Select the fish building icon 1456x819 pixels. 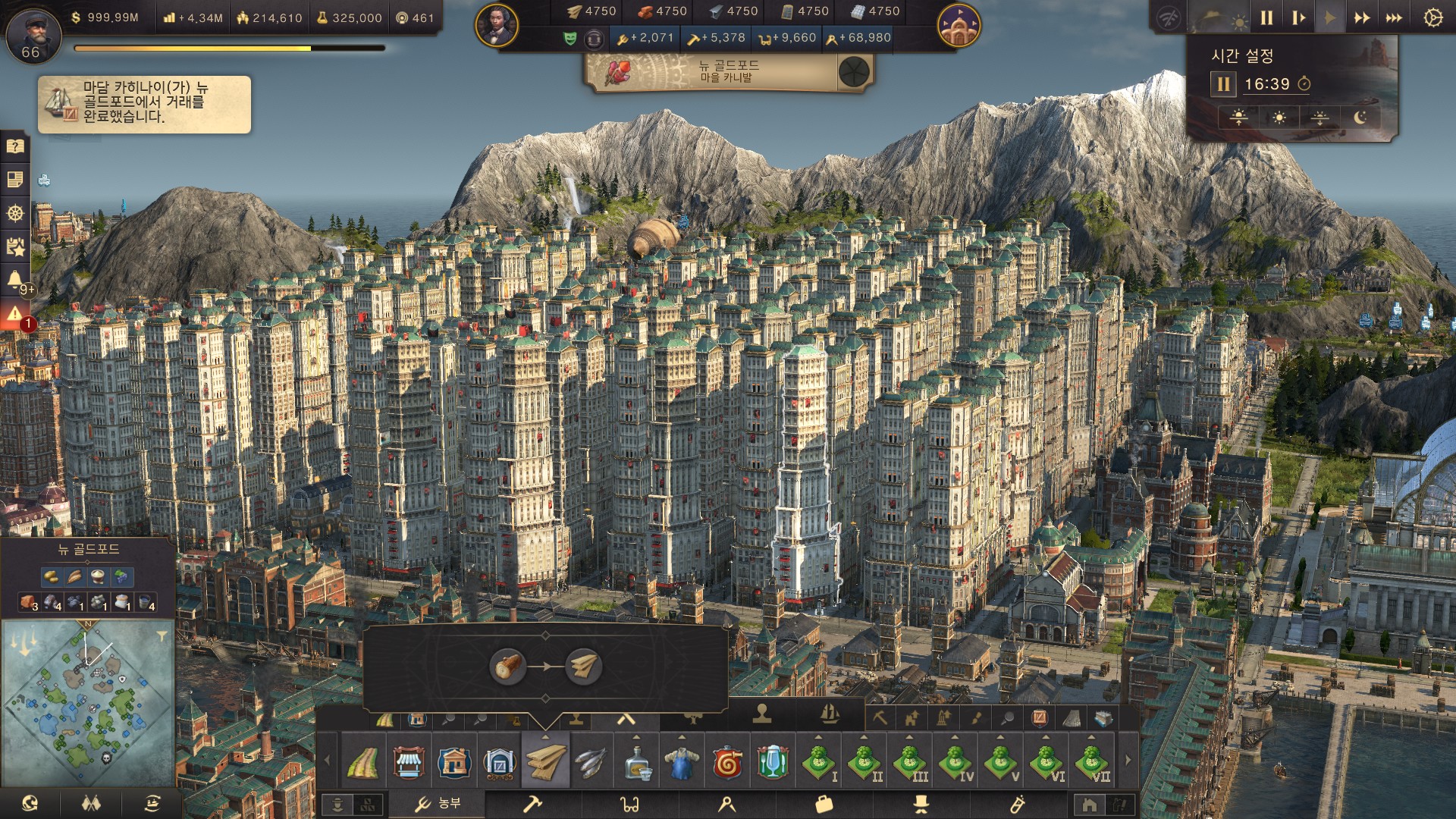[590, 761]
